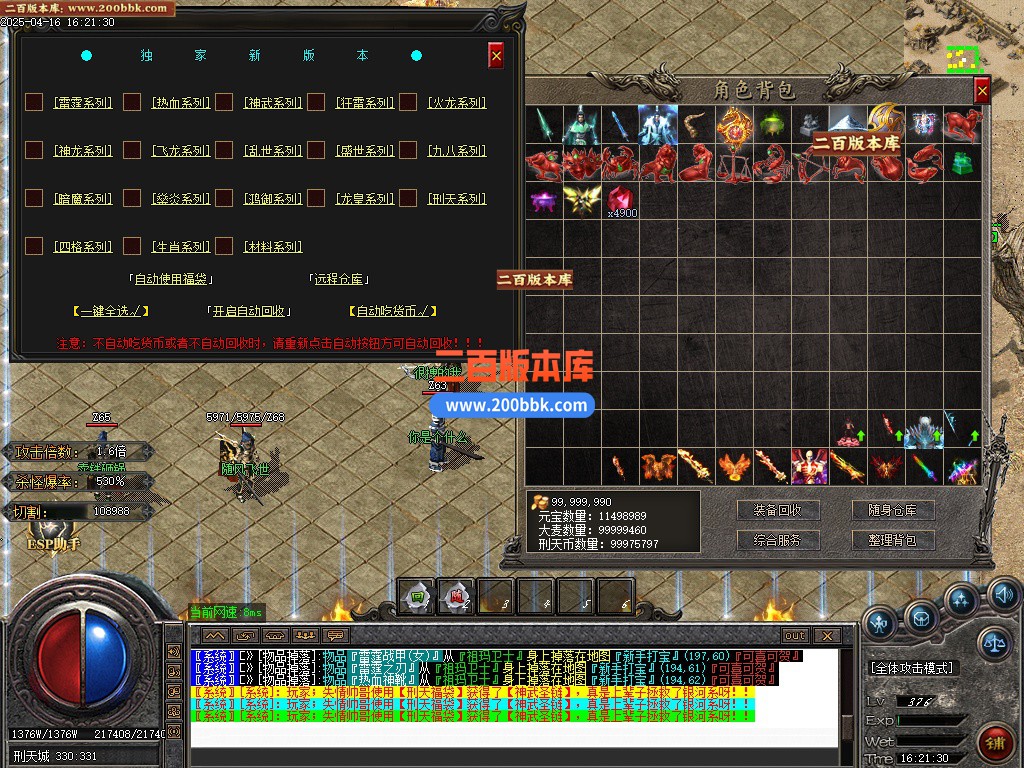The height and width of the screenshot is (768, 1024).
Task: Select the red gem stack x4900
Action: click(x=621, y=200)
